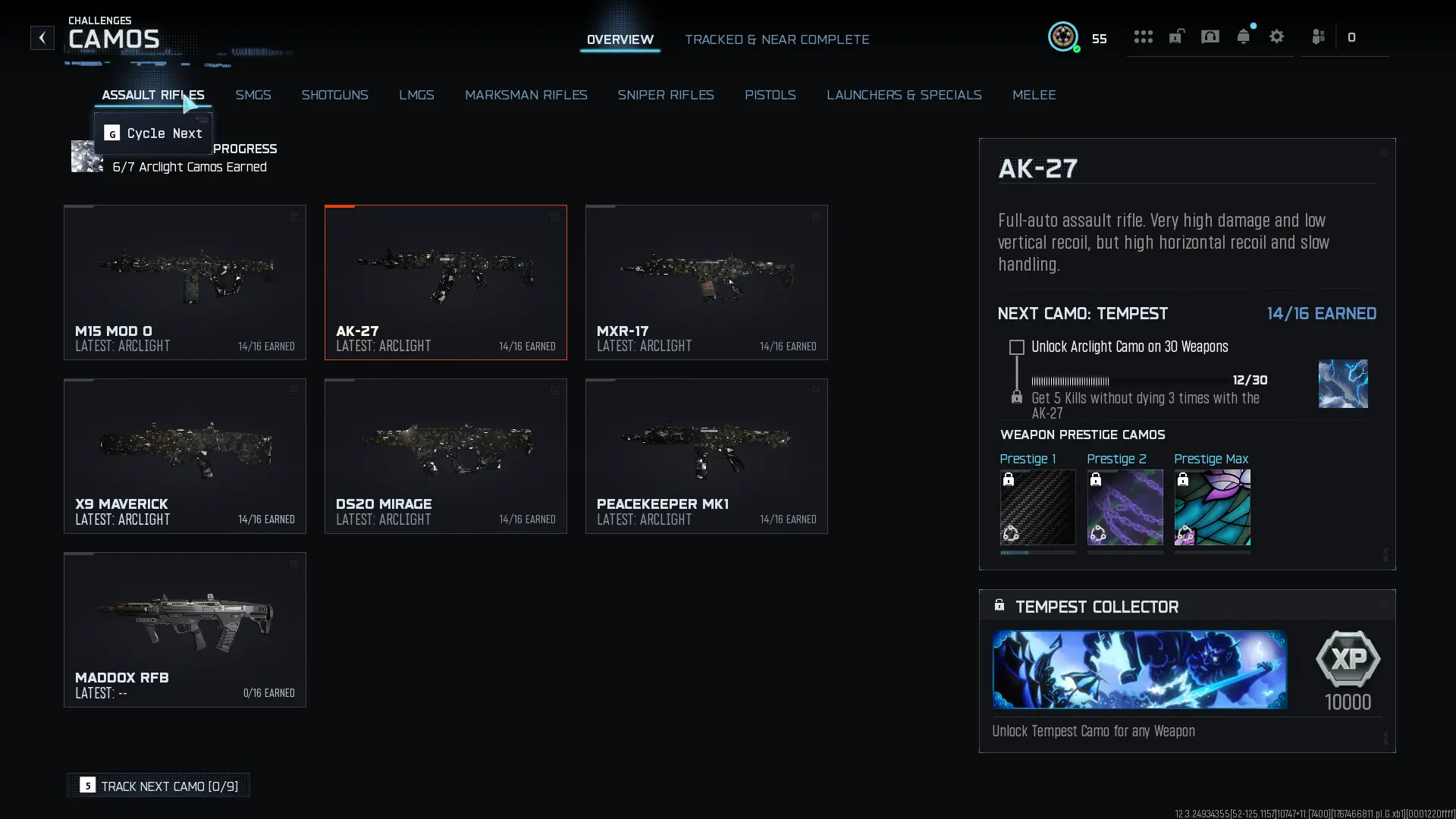
Task: Click the grid menu icon in the header
Action: (x=1144, y=36)
